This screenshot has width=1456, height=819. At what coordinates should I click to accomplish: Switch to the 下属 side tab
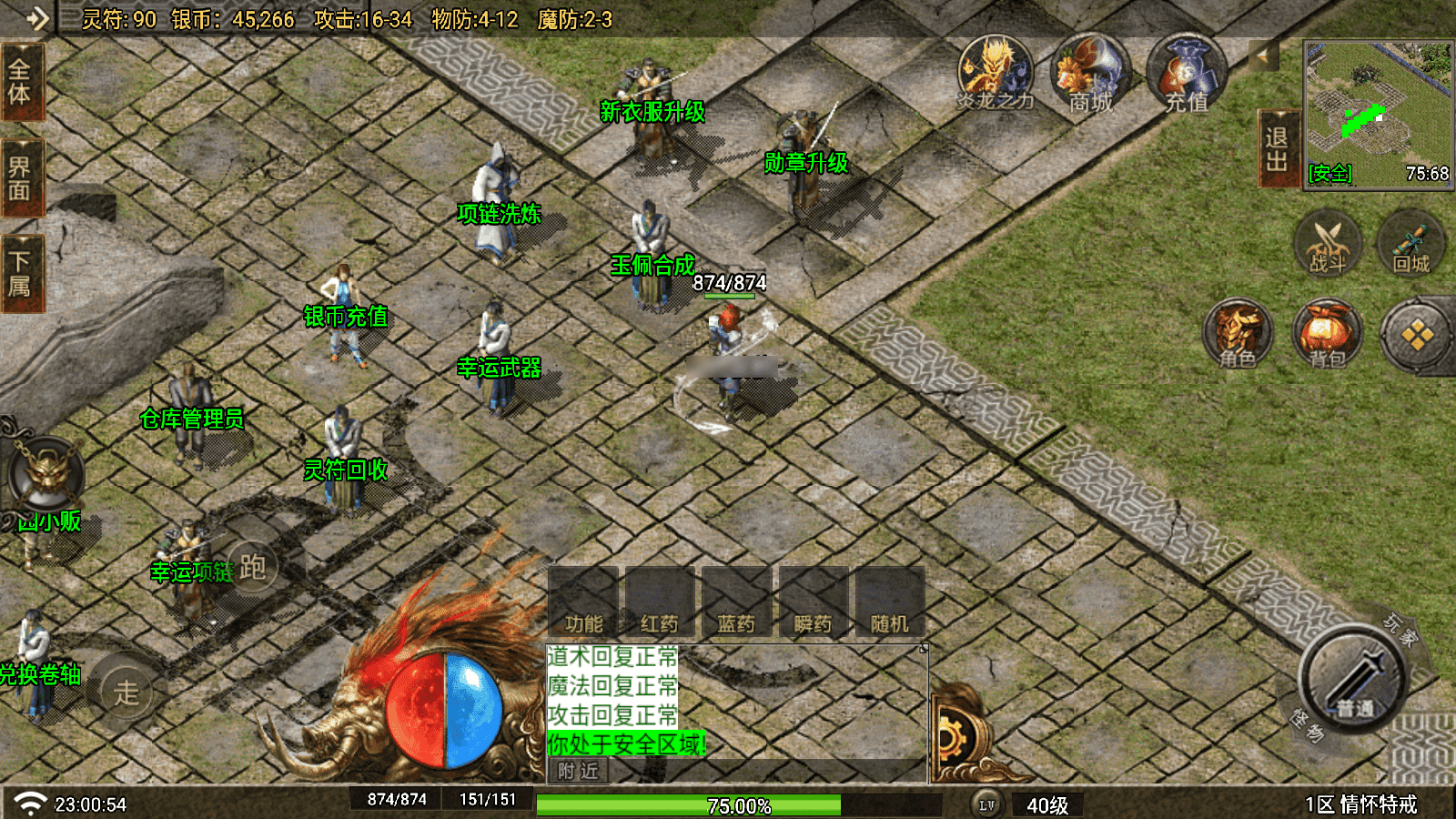click(x=20, y=273)
